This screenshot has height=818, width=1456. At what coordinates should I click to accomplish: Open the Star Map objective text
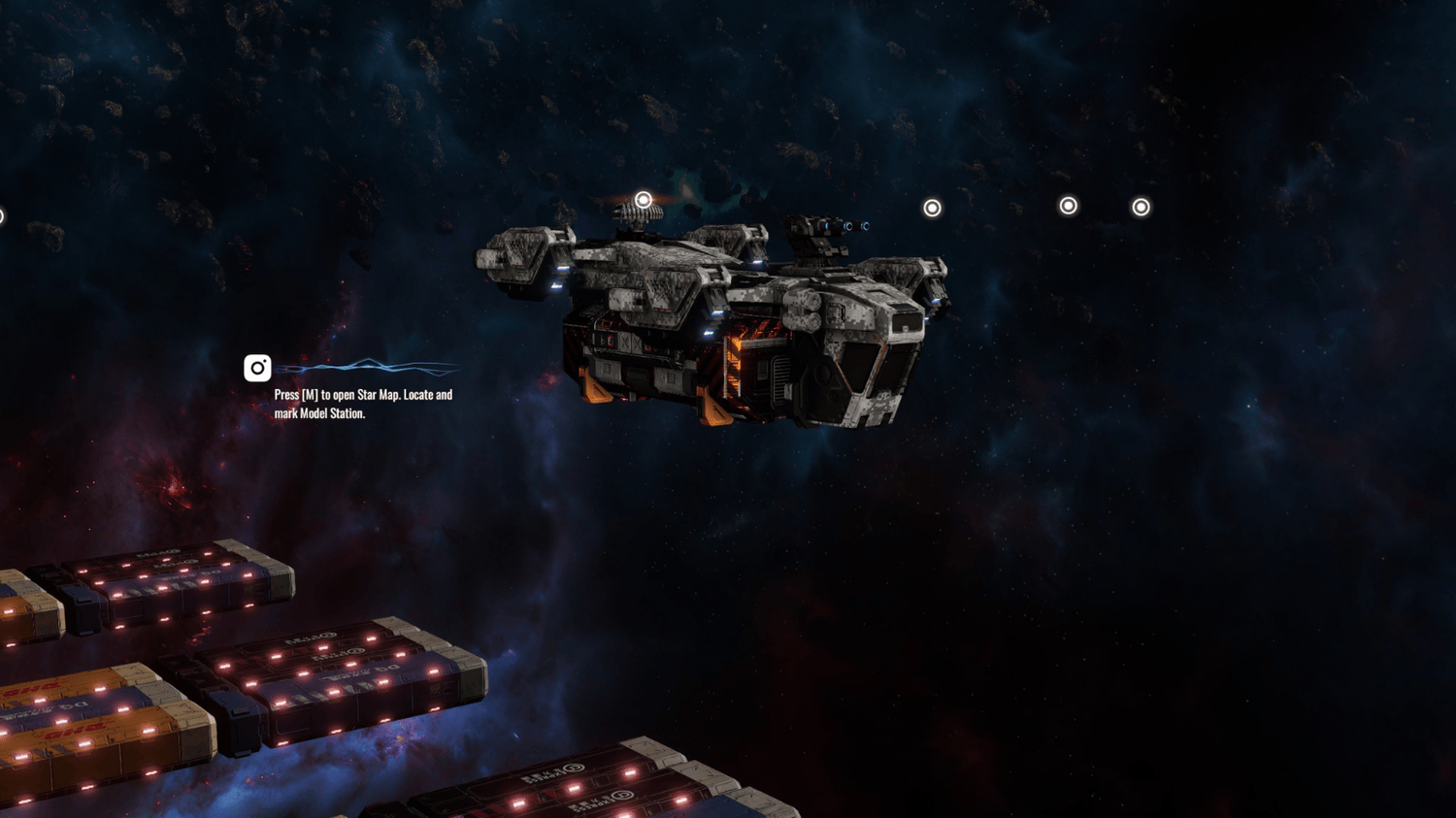click(x=363, y=404)
